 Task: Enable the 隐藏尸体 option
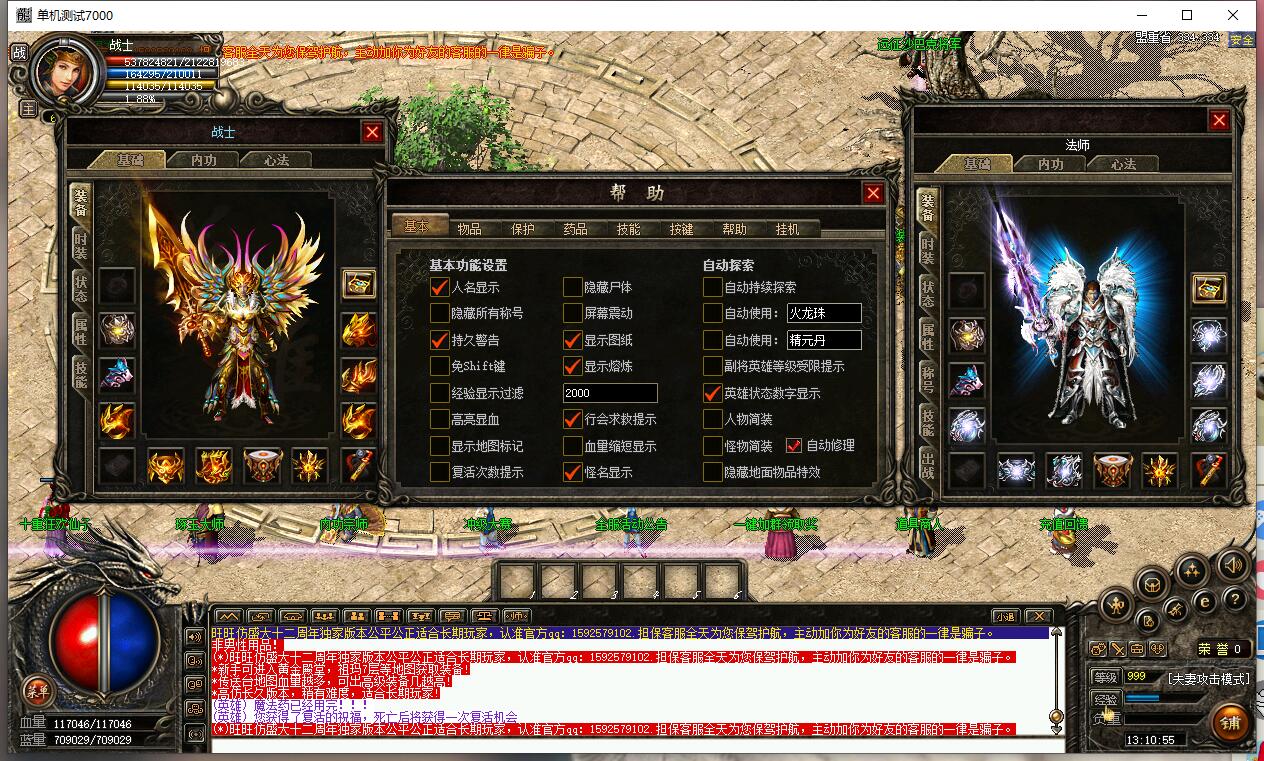[572, 287]
